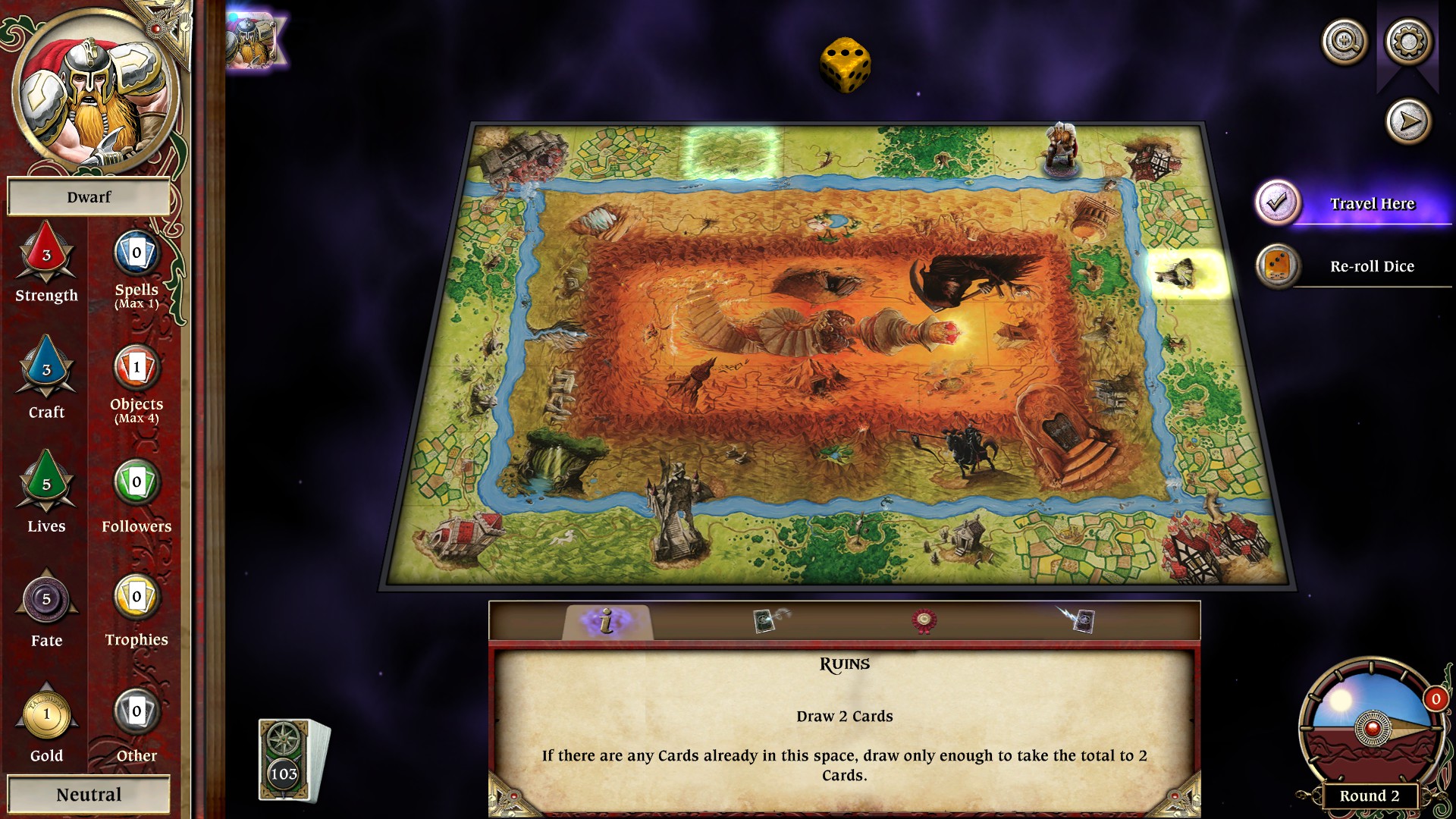
Task: Open the cards tab above Ruins panel
Action: 766,620
